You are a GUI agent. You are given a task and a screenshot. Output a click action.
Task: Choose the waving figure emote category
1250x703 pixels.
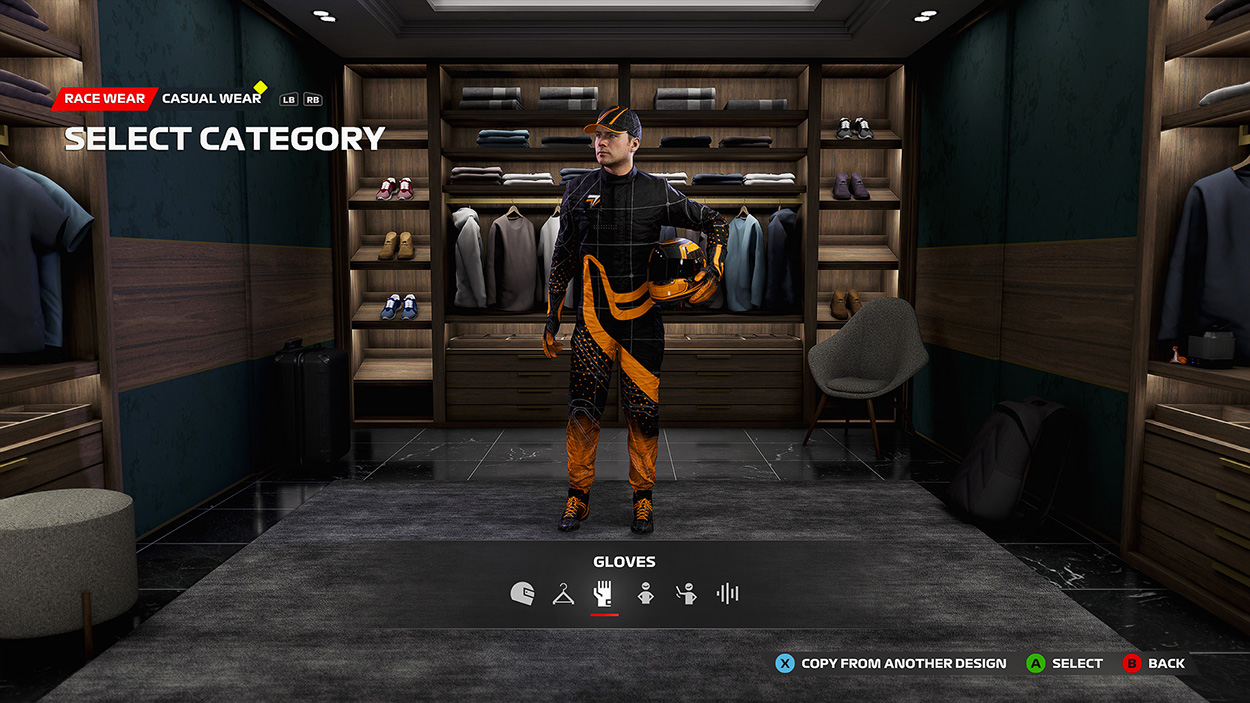tap(686, 594)
